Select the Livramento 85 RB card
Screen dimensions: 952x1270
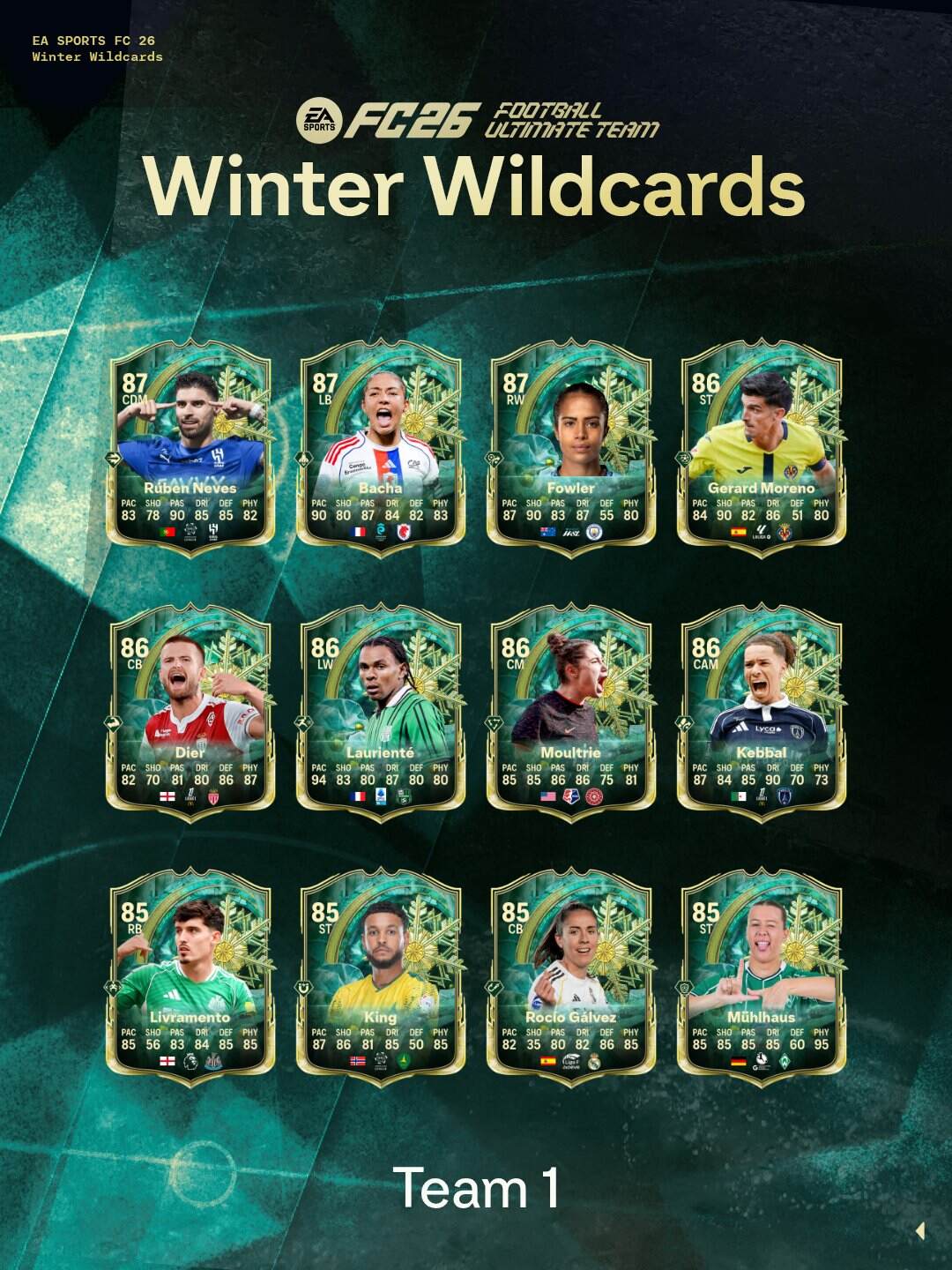[x=190, y=979]
